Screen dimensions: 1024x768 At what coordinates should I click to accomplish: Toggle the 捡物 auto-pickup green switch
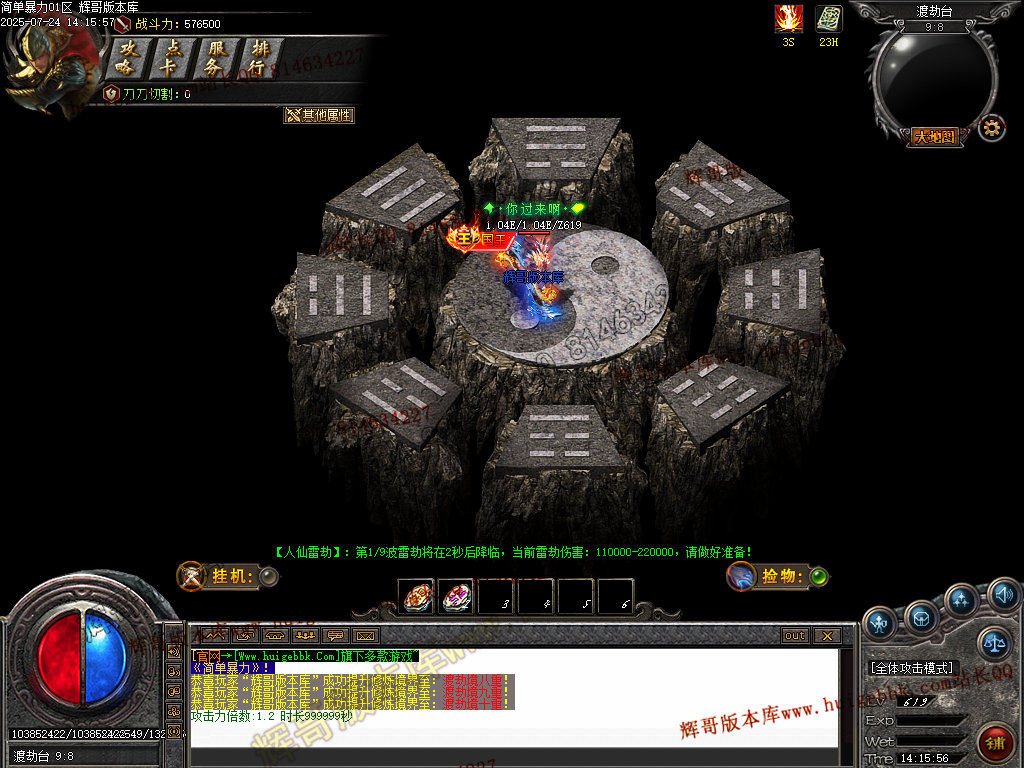[x=819, y=576]
